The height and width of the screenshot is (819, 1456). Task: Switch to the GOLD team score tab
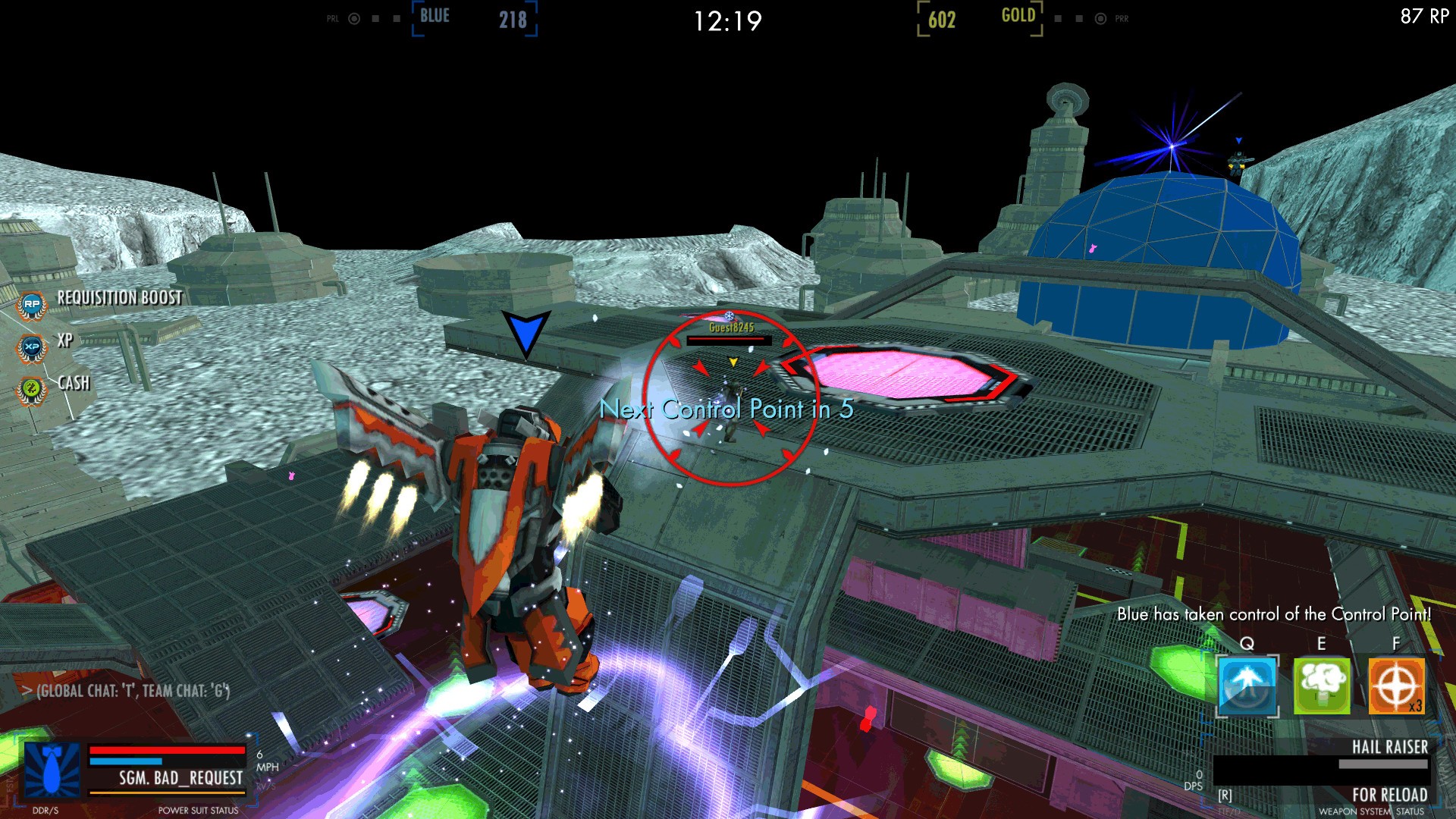click(x=1020, y=15)
